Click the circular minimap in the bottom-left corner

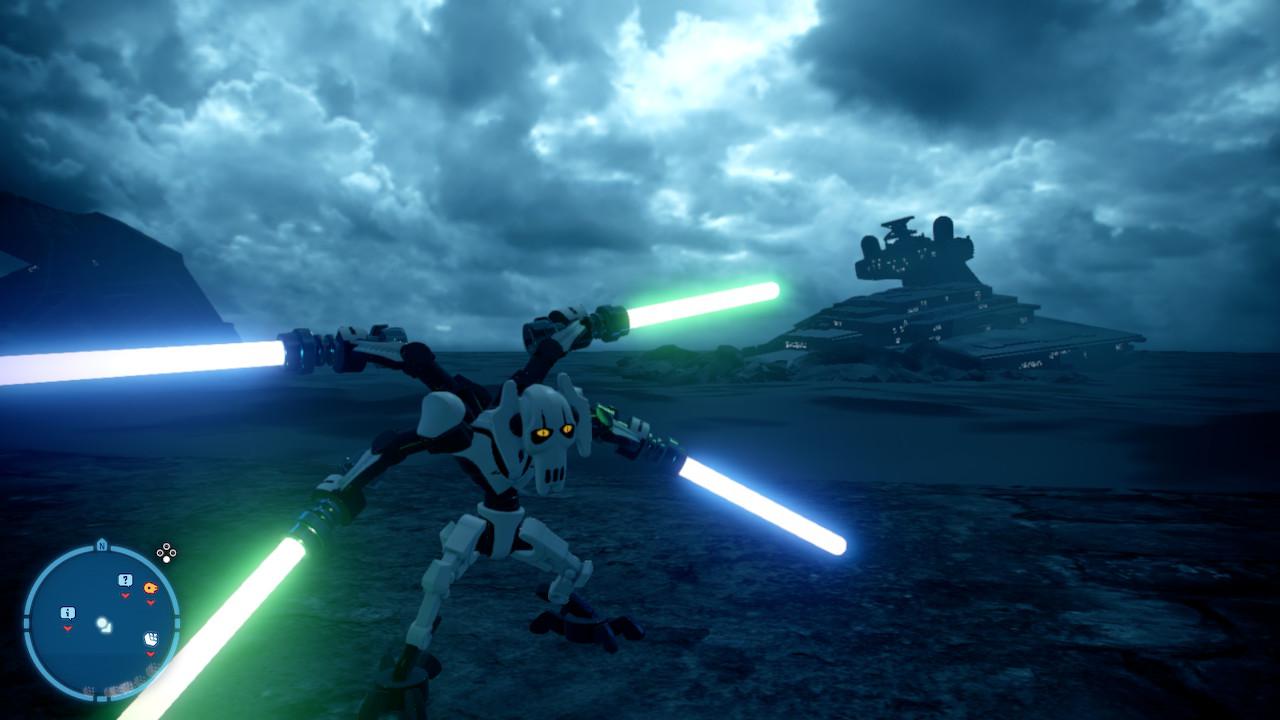point(100,620)
